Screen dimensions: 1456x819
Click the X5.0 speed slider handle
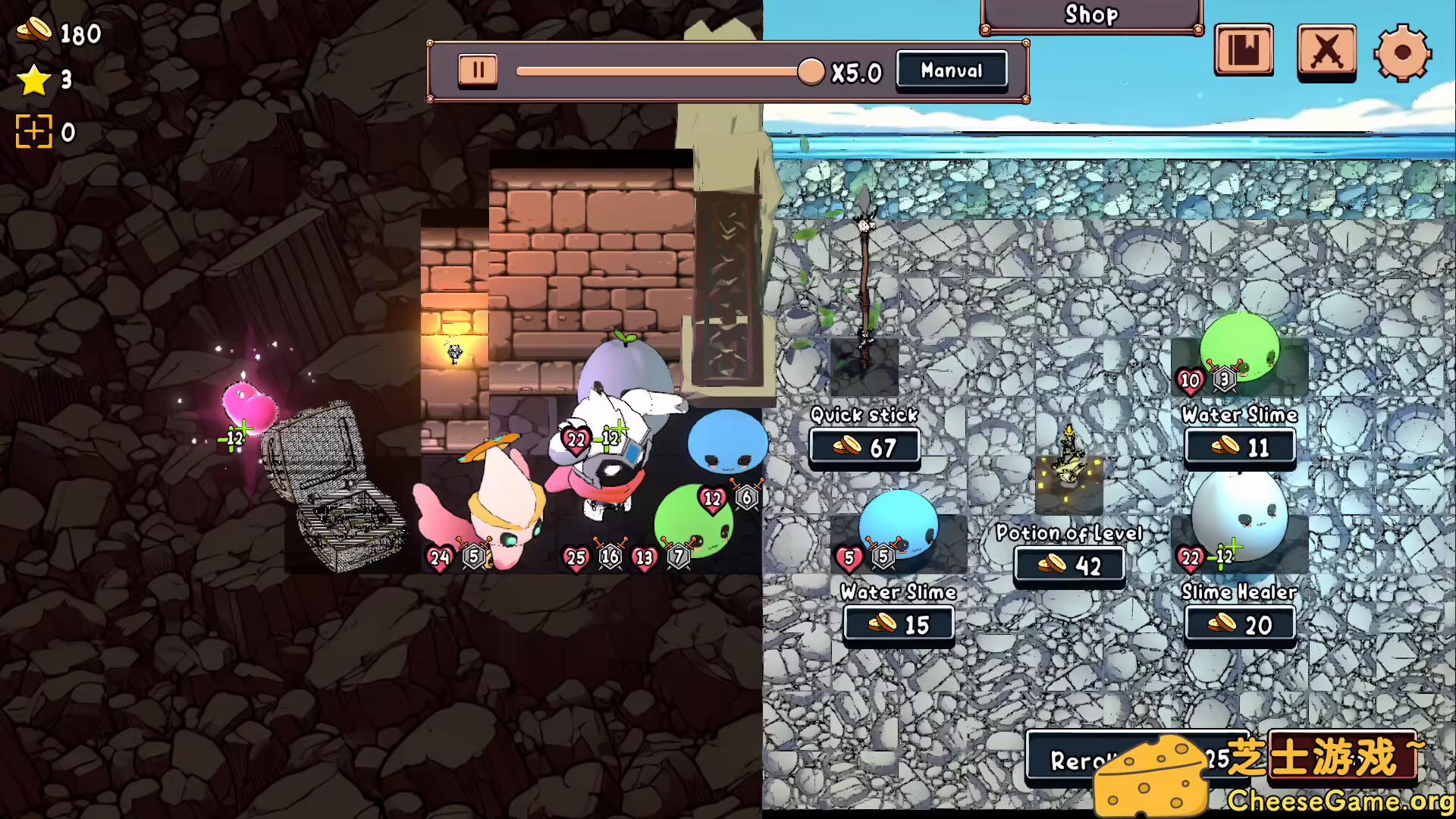tap(811, 70)
